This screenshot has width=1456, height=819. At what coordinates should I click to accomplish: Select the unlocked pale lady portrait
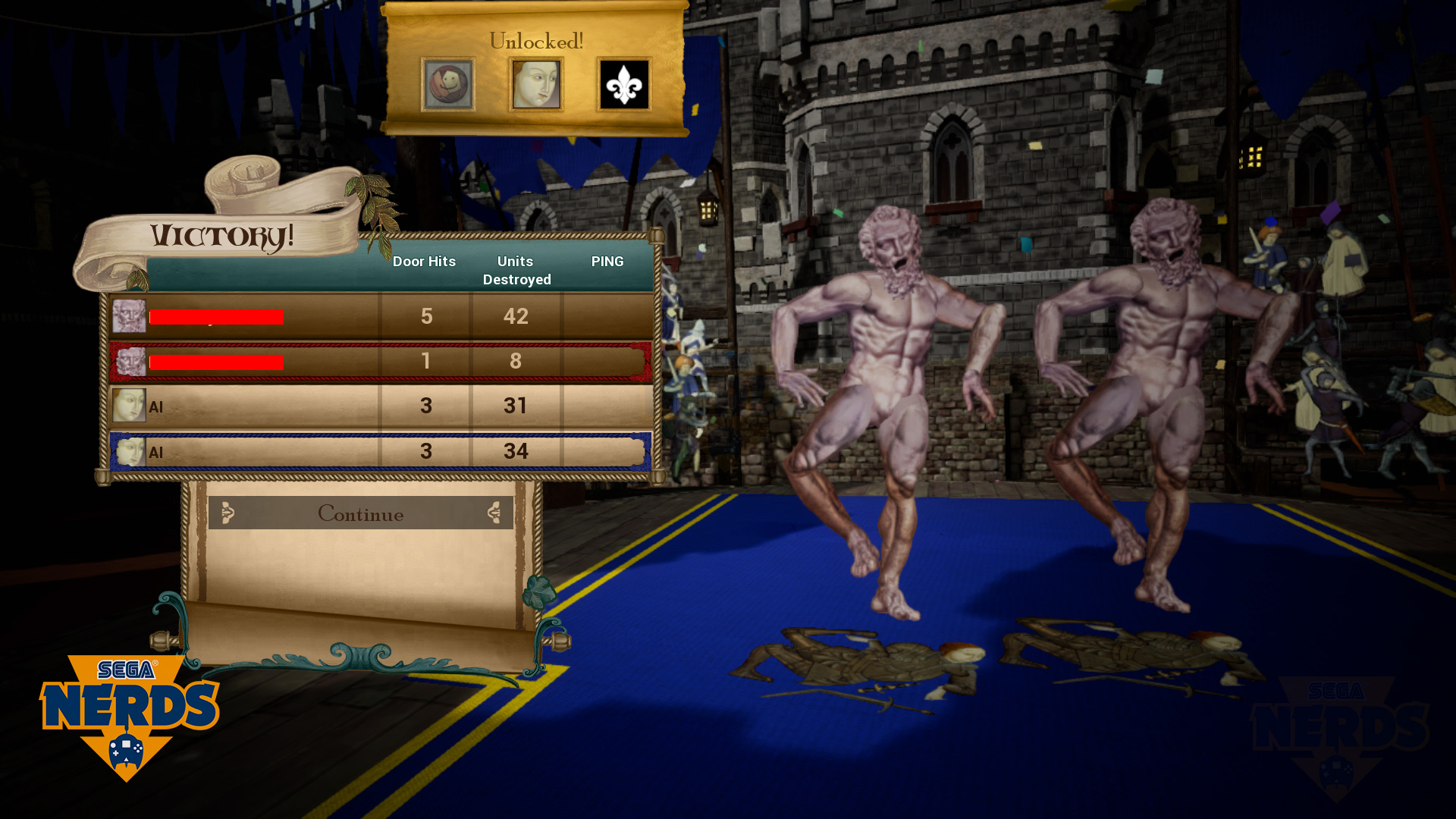(536, 85)
